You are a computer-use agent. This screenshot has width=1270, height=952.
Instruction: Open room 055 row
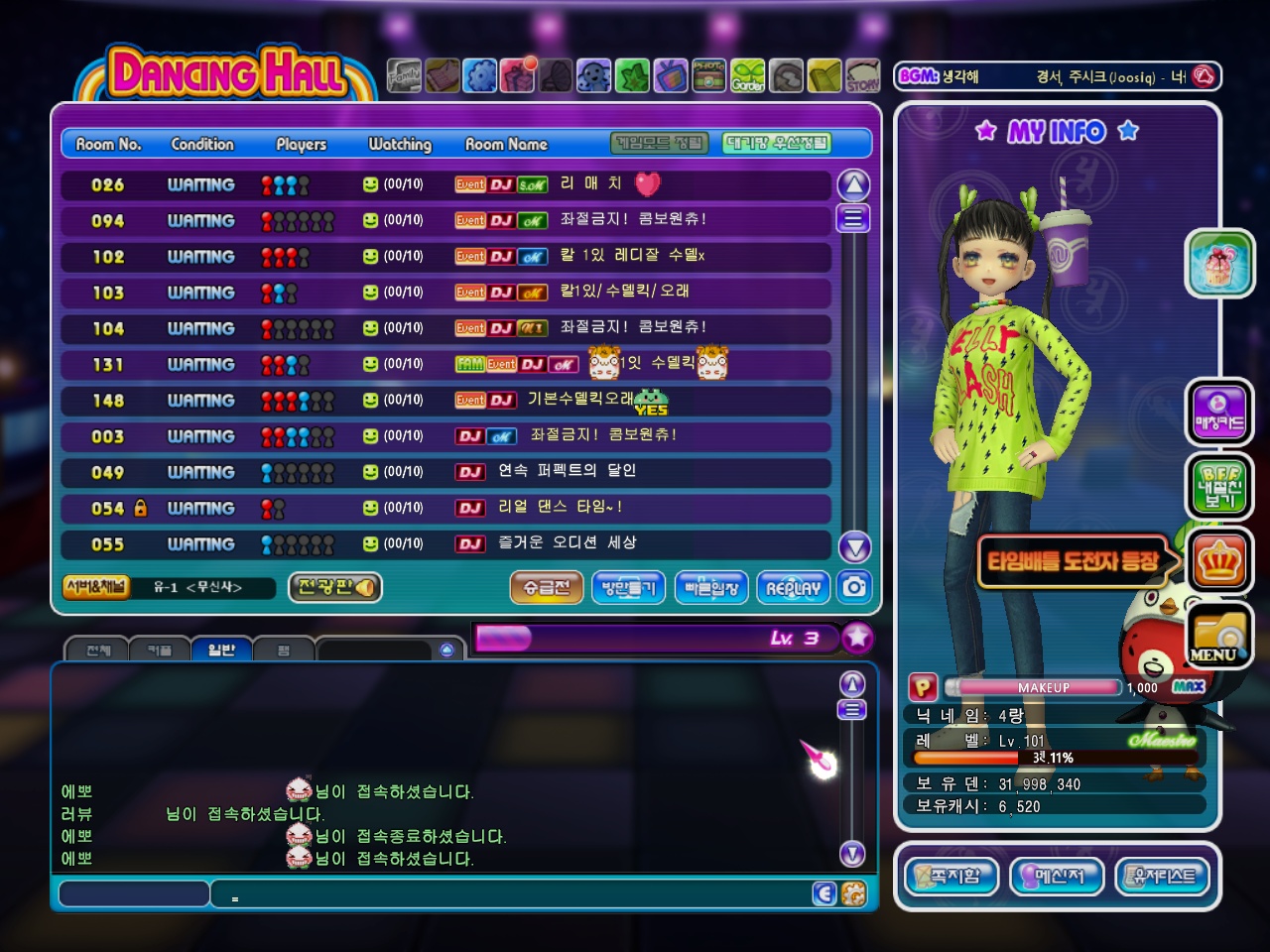click(445, 544)
